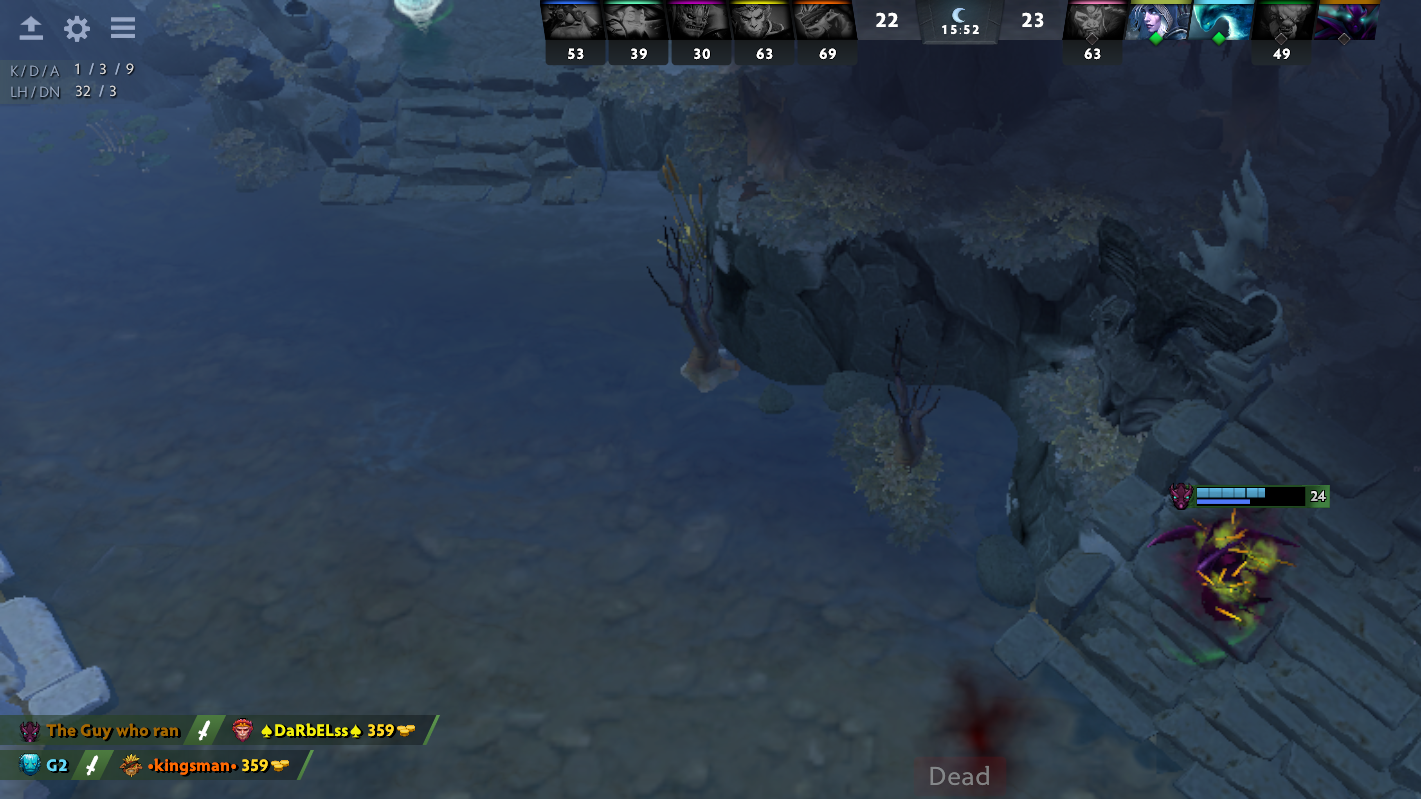Select the Drow Ranger portrait in top bar
Image resolution: width=1421 pixels, height=799 pixels.
(x=1157, y=21)
